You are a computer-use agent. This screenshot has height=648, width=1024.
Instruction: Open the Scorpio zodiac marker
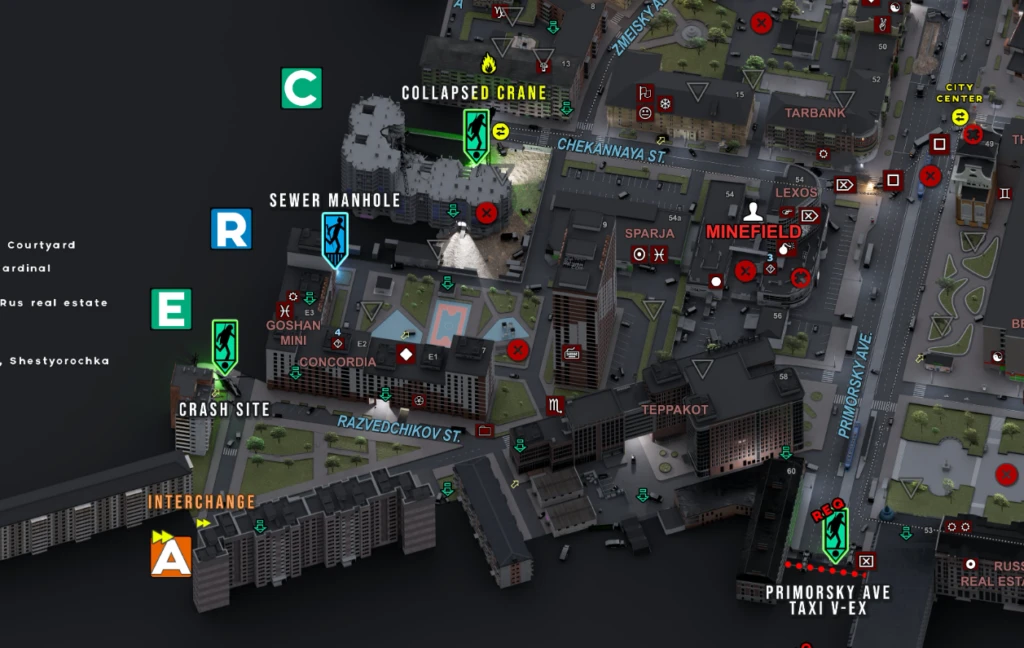555,405
